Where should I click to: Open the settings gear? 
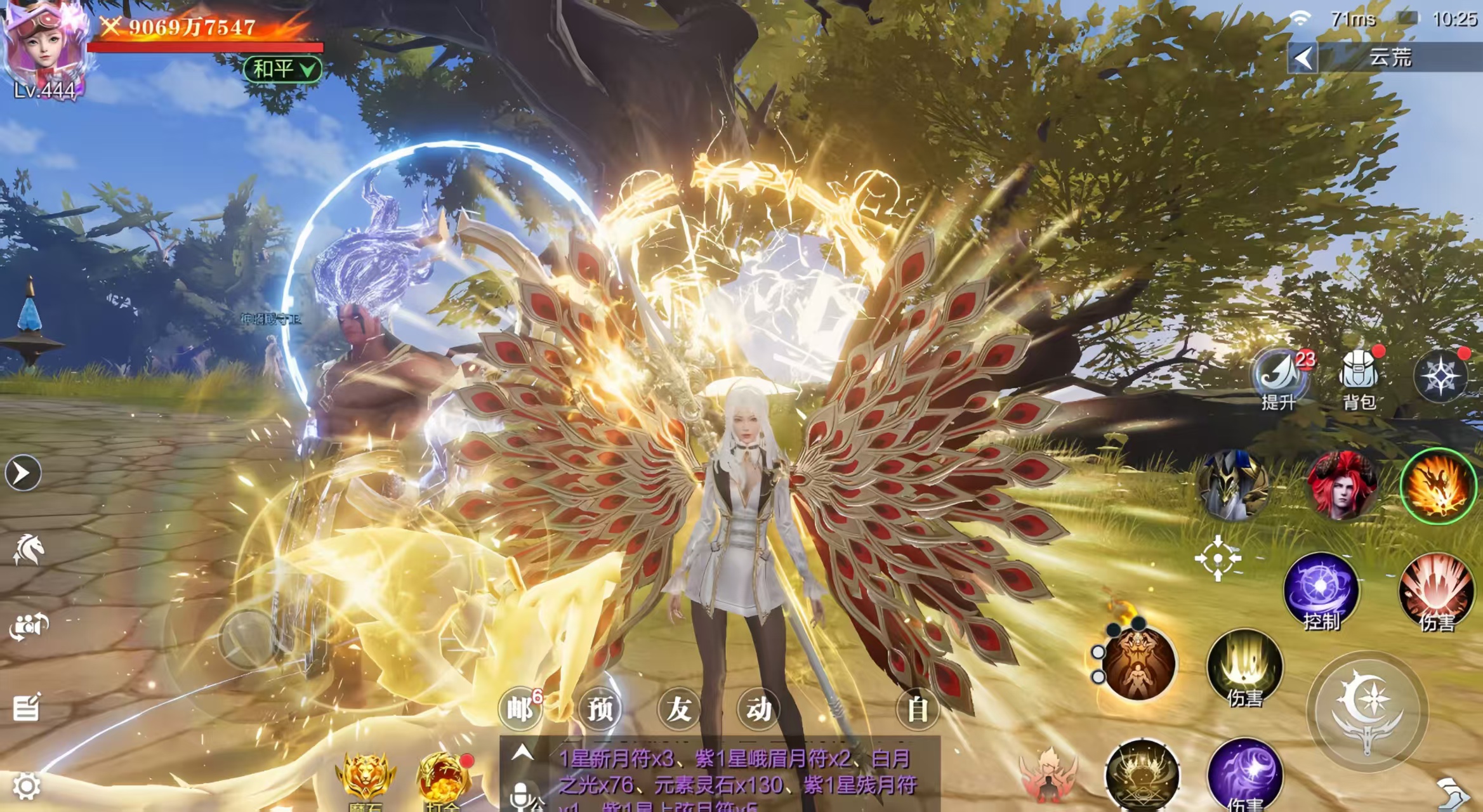coord(26,787)
